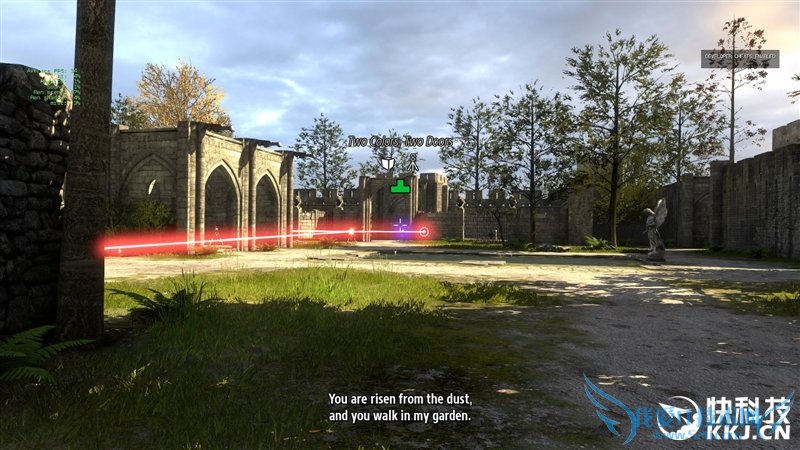Screen dimensions: 800x450
Task: Click the connector tripod item icon
Action: [413, 163]
